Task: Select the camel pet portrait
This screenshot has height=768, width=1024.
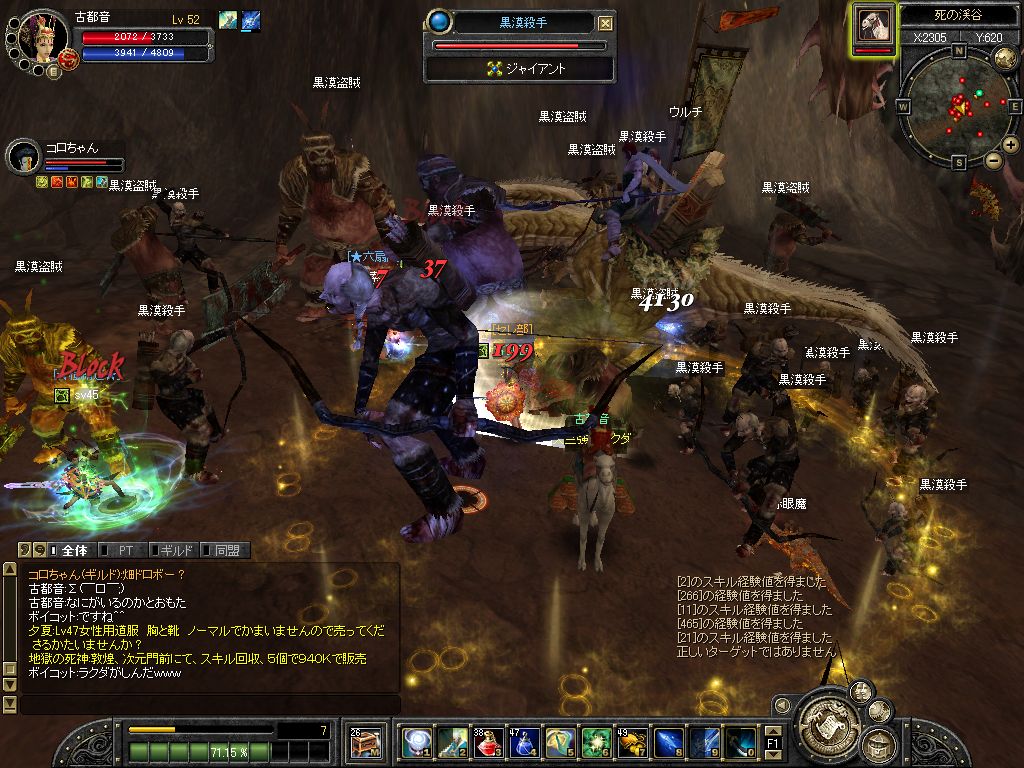Action: coord(873,25)
